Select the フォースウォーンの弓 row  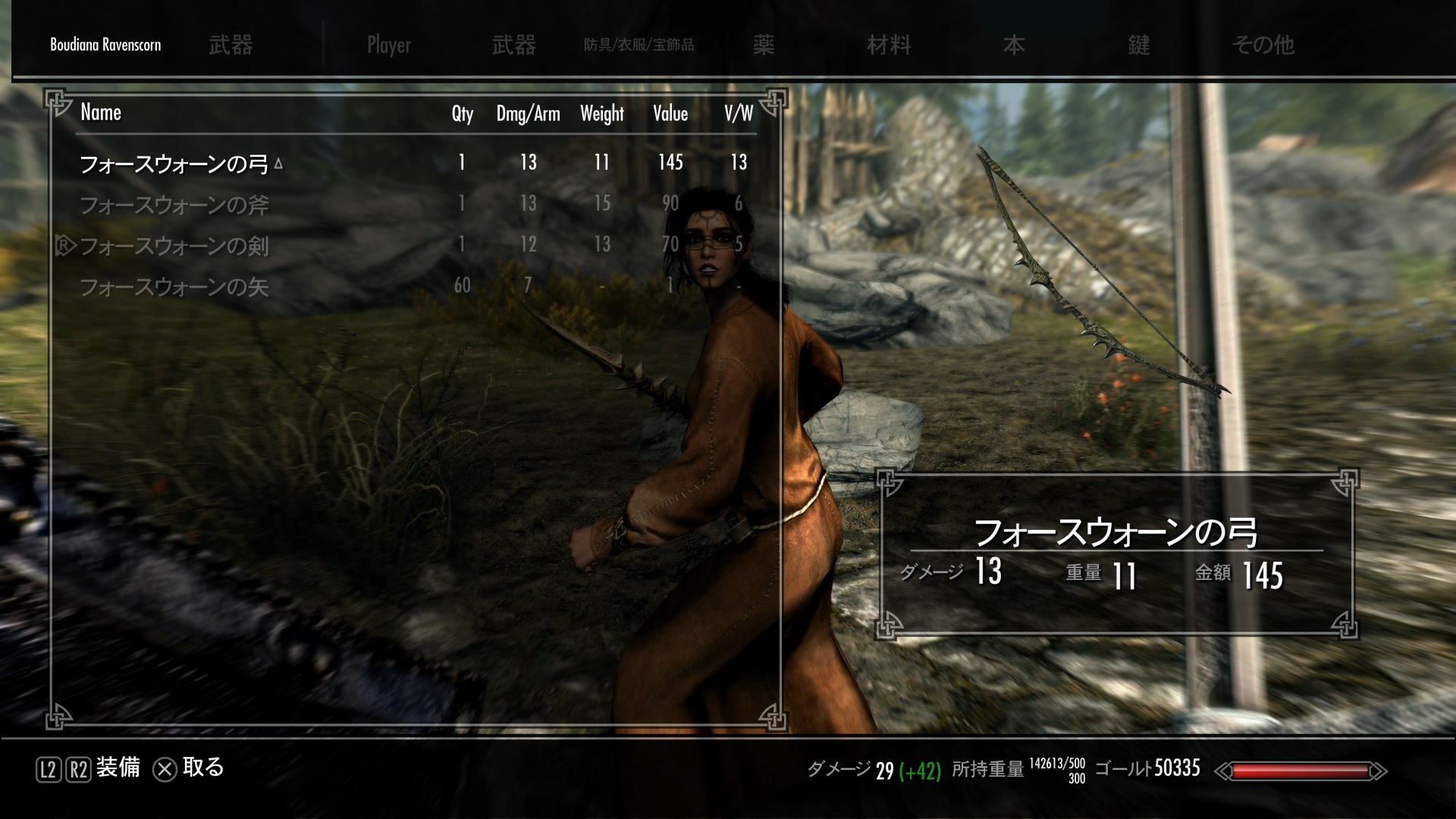[174, 164]
